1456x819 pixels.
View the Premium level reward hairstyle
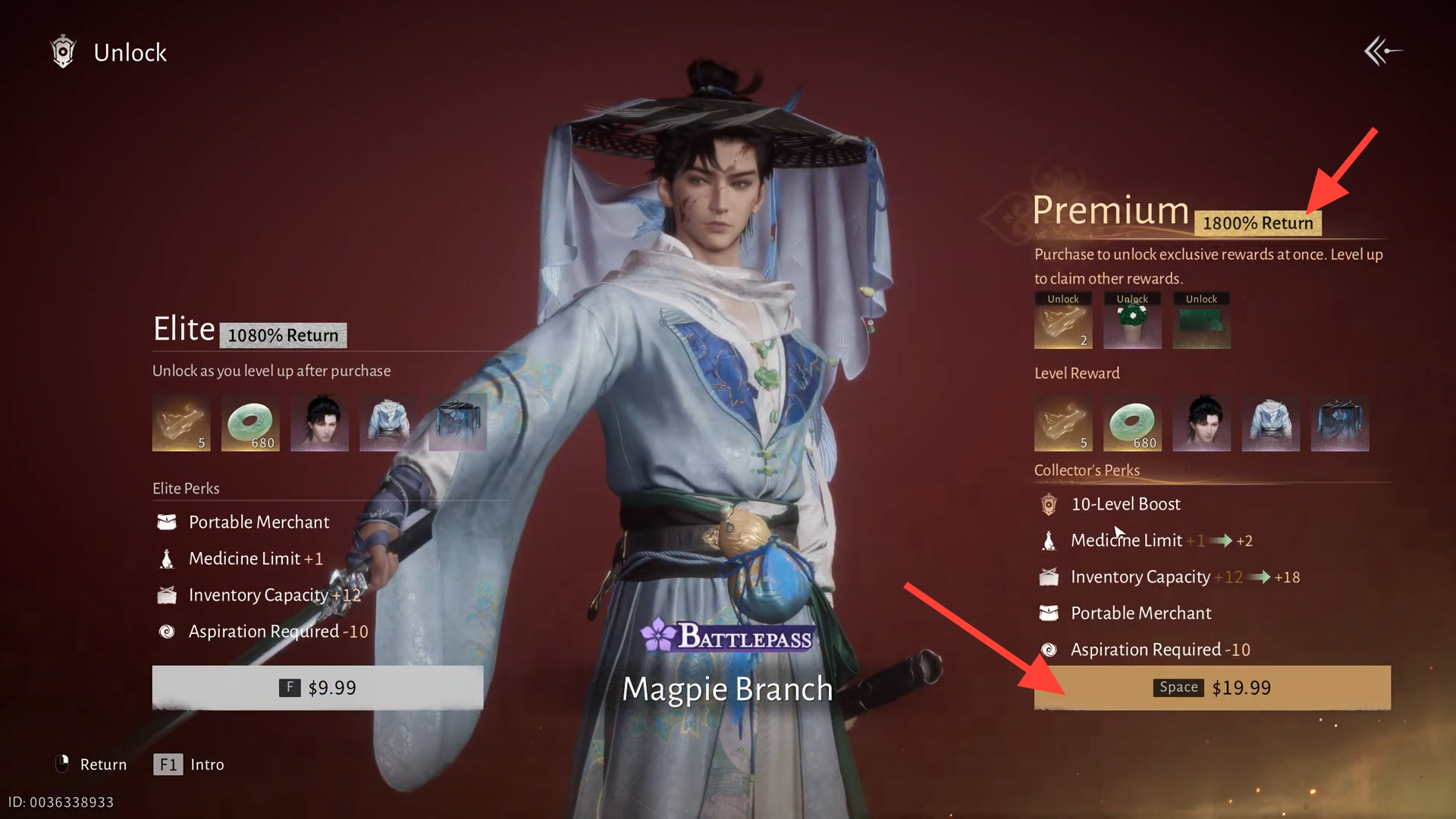click(x=1201, y=422)
